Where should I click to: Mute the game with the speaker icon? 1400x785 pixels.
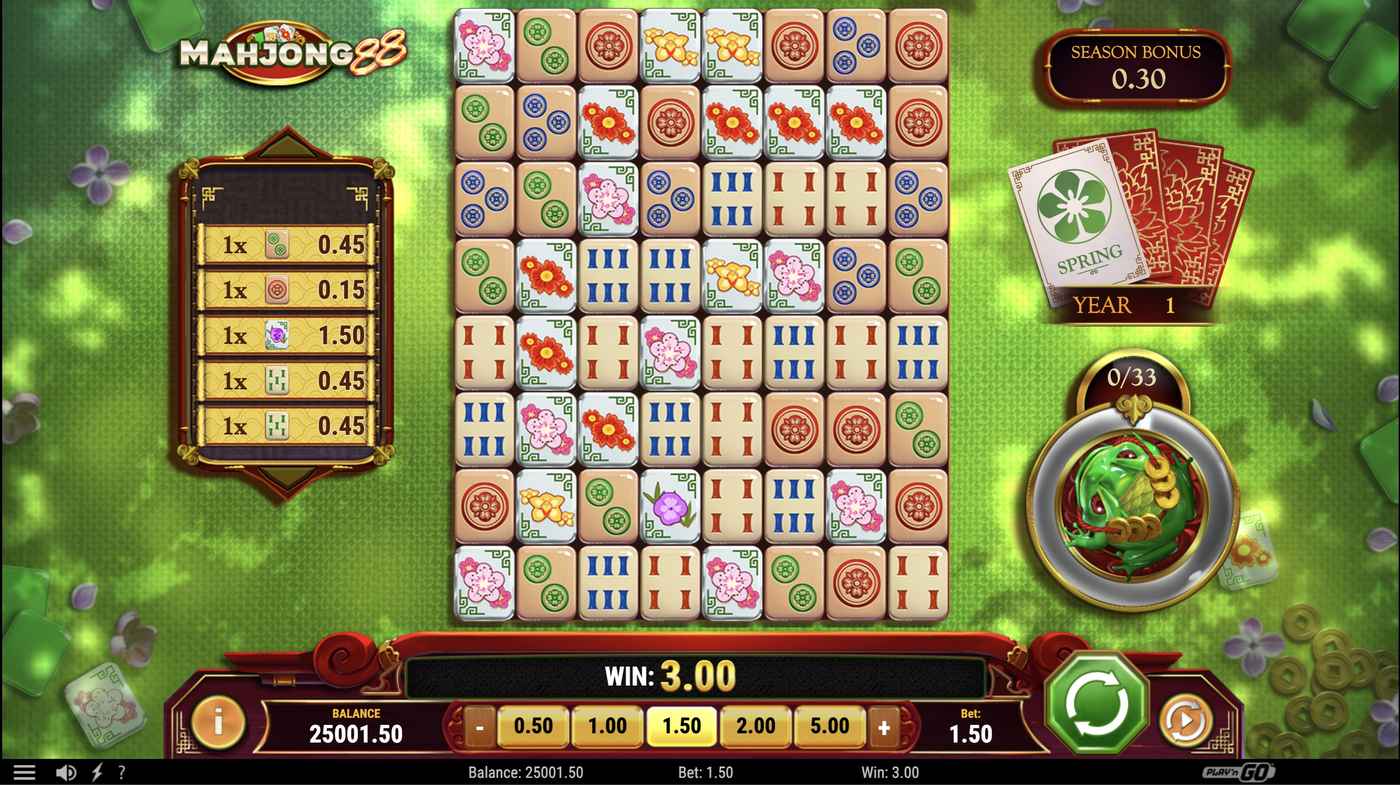coord(64,771)
